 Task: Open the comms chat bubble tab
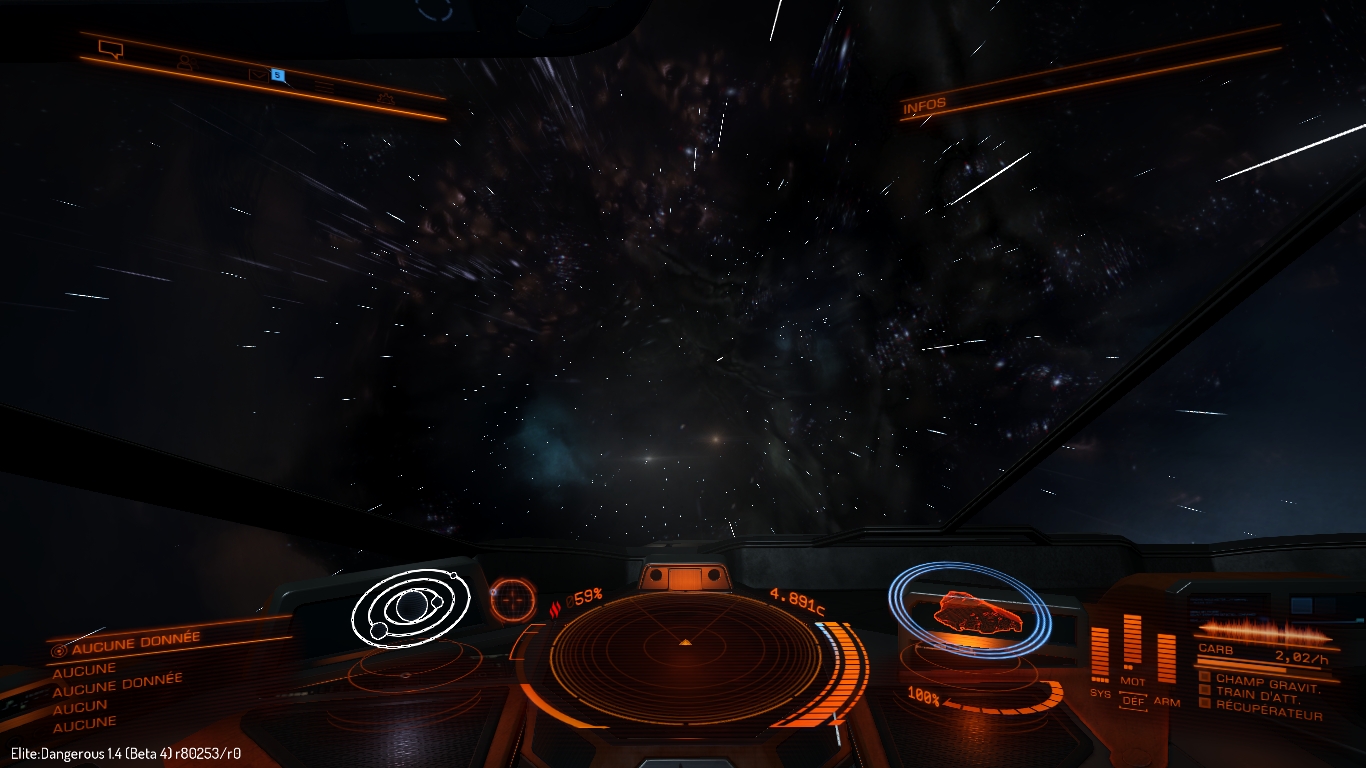pos(110,49)
